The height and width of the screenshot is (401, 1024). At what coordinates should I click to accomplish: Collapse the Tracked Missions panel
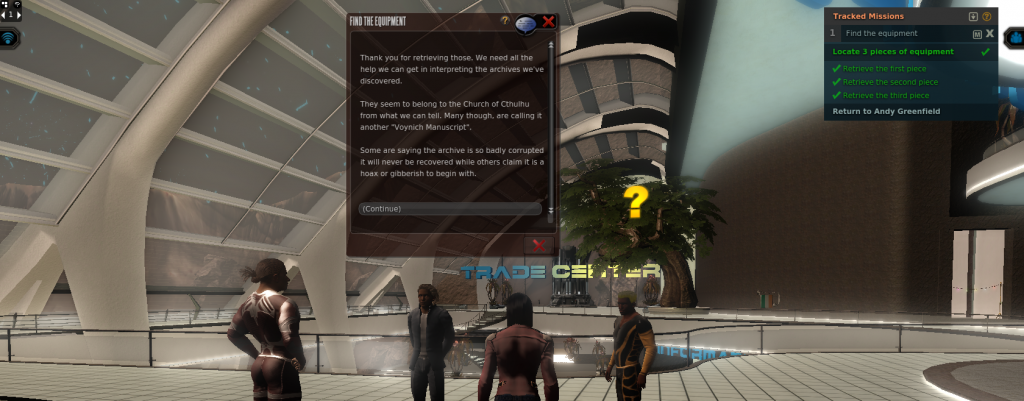(x=973, y=16)
